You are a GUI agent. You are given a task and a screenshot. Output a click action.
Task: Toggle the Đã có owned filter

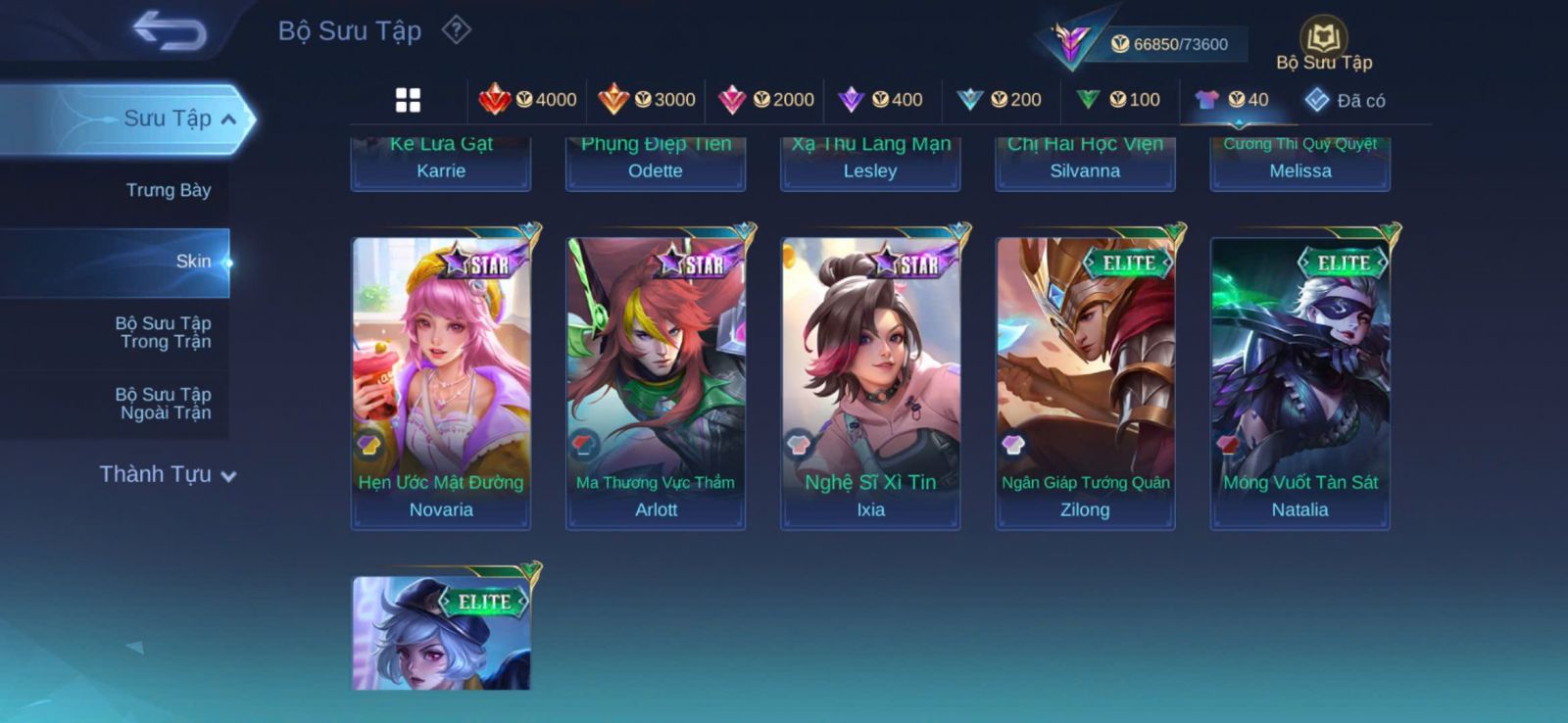1346,100
